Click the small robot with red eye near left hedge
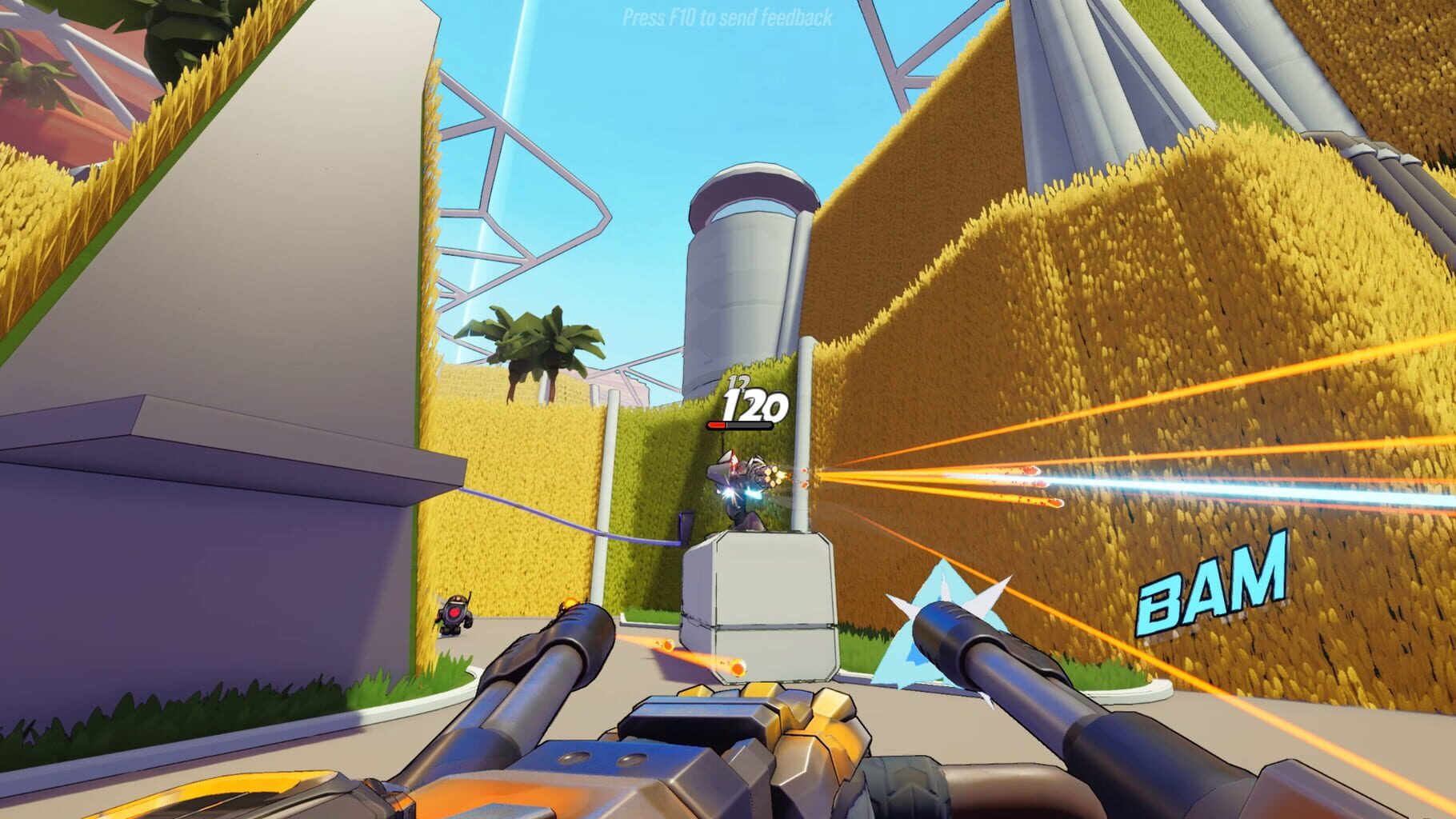 453,614
